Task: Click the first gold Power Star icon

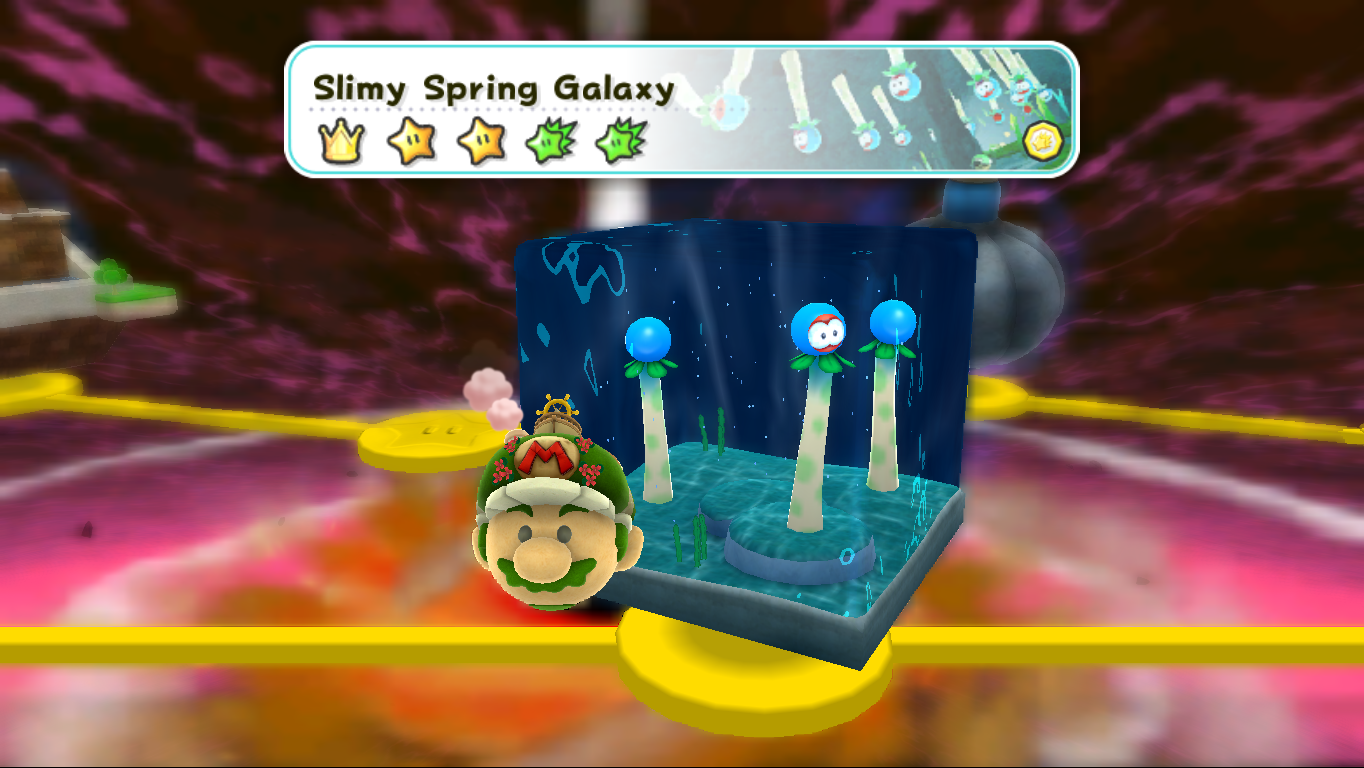Action: pyautogui.click(x=409, y=141)
